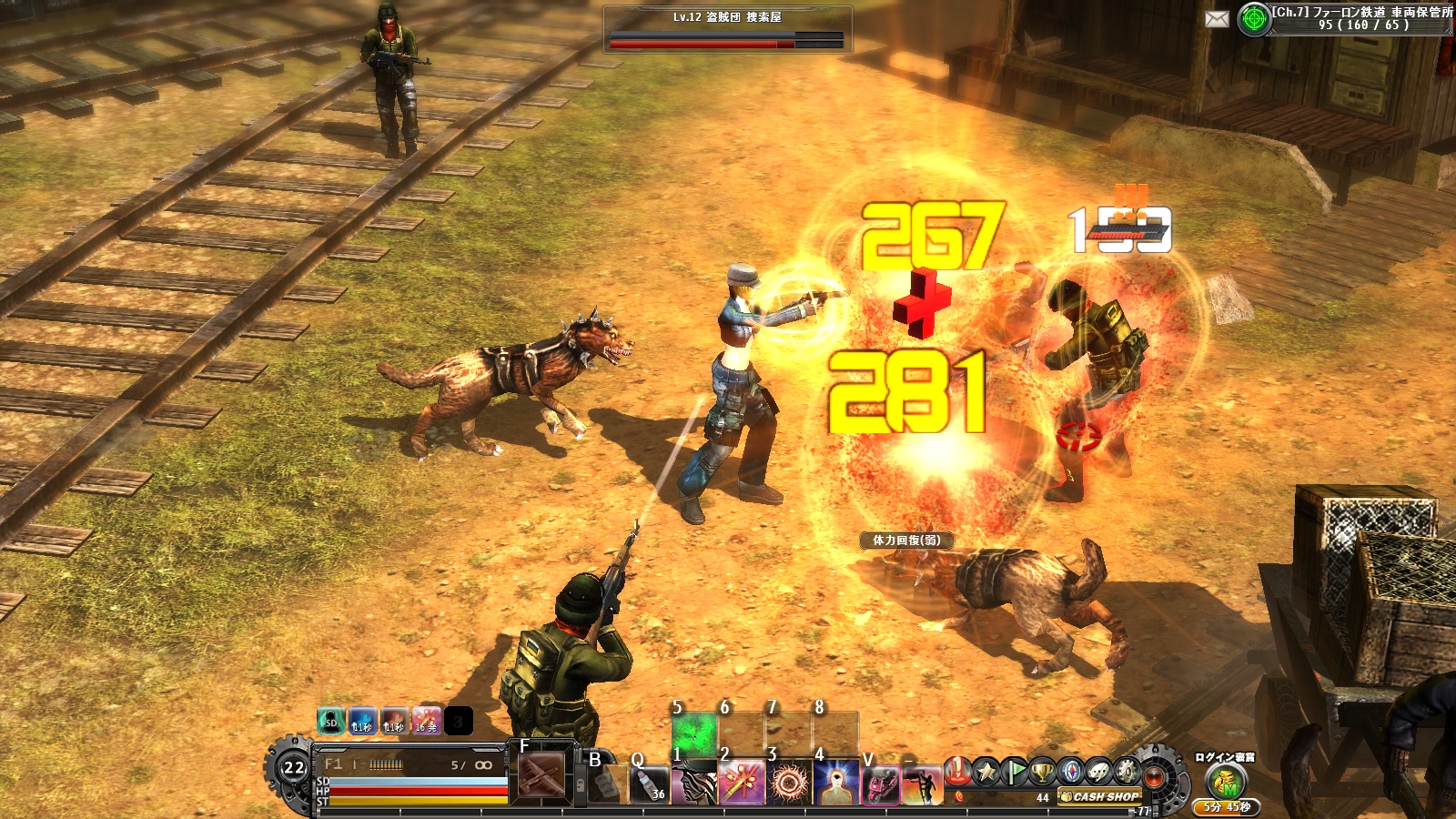Open the mail envelope icon

click(x=1217, y=19)
